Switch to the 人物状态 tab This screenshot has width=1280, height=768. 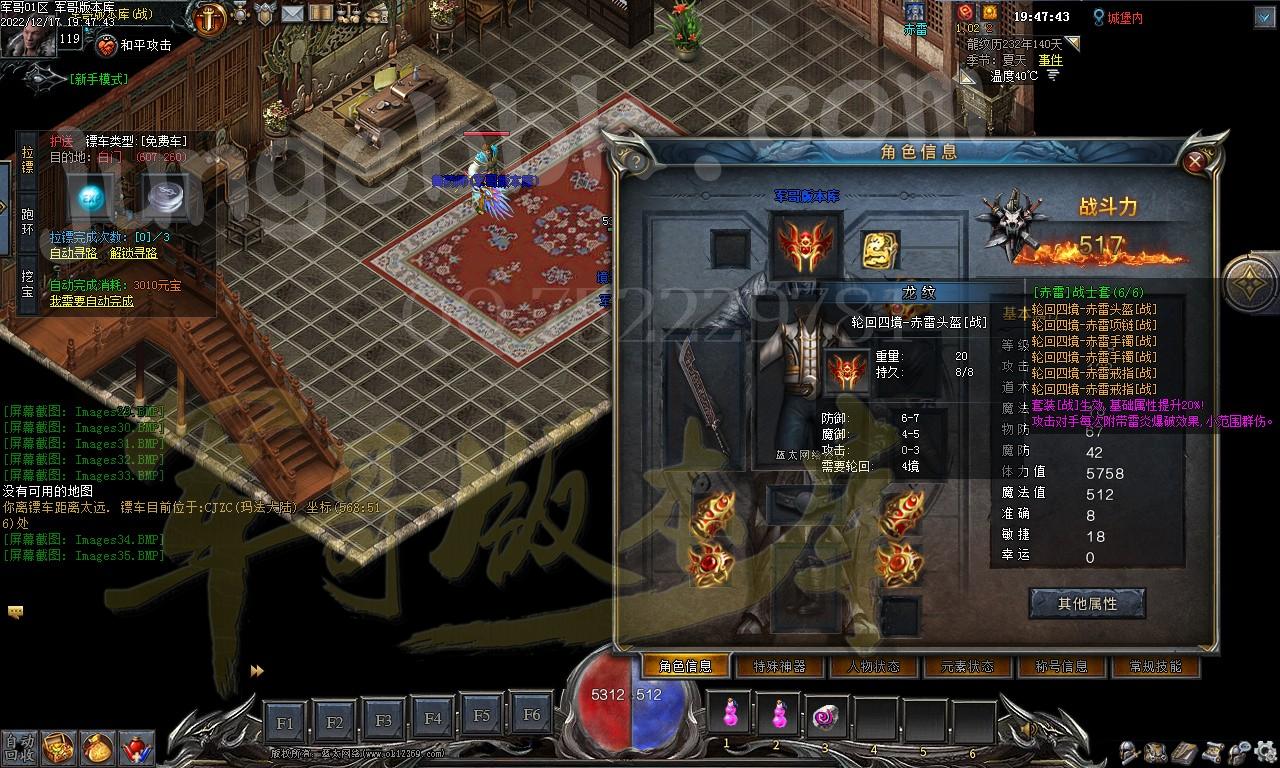coord(872,666)
